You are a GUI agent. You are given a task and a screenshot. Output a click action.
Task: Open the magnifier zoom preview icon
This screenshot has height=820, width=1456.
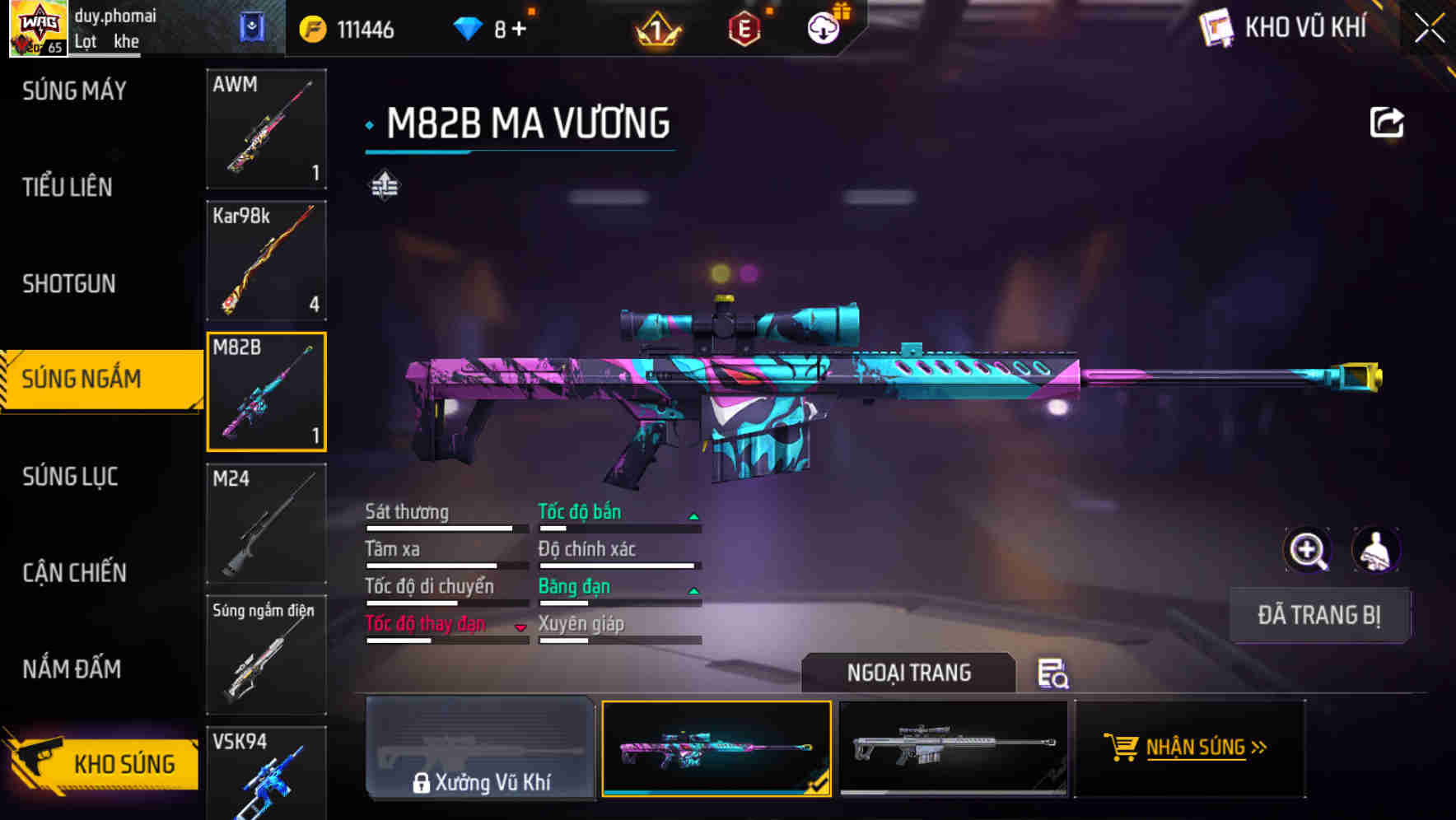1308,550
